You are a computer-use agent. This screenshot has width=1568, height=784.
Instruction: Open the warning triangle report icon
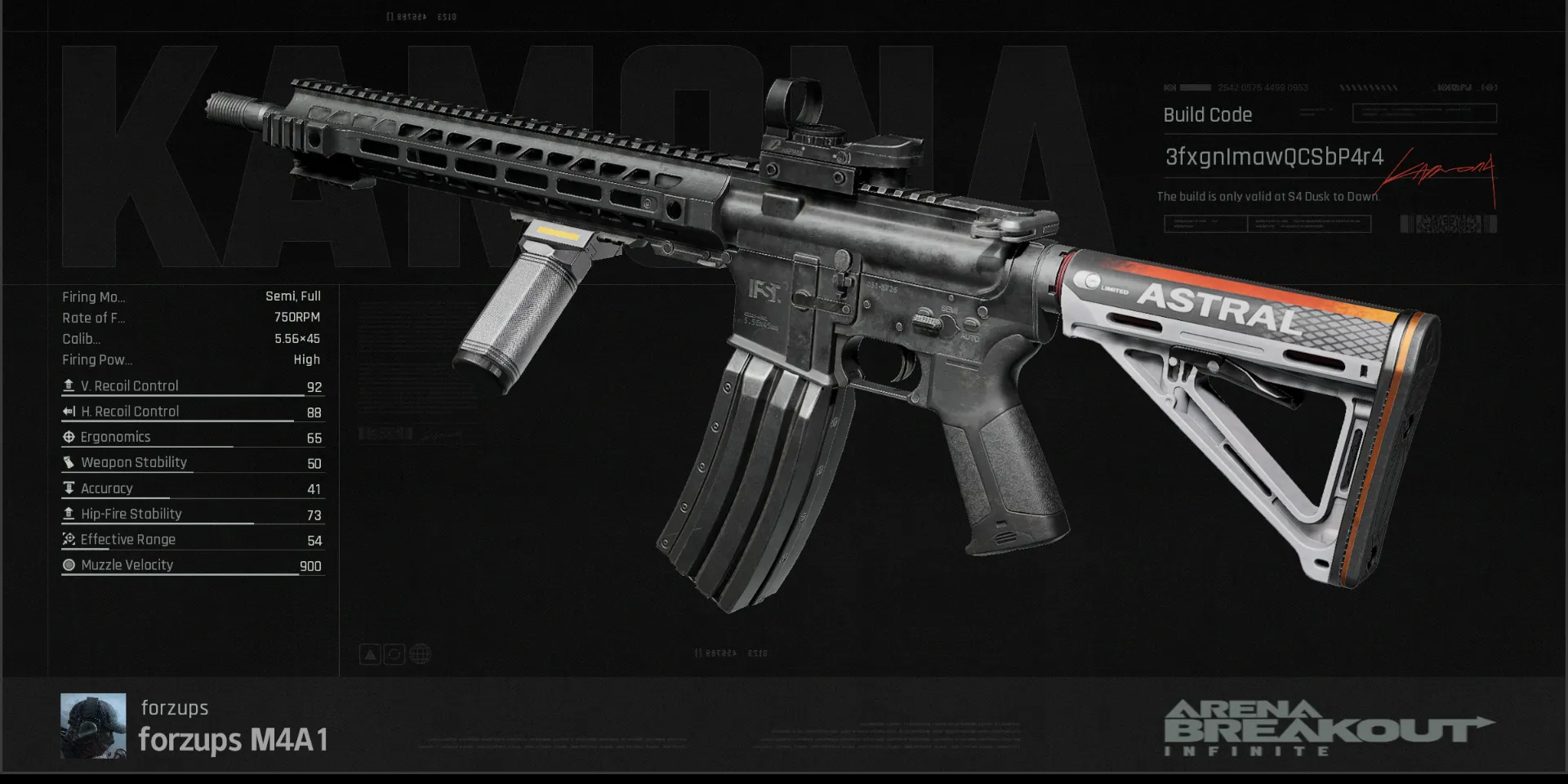[x=370, y=653]
